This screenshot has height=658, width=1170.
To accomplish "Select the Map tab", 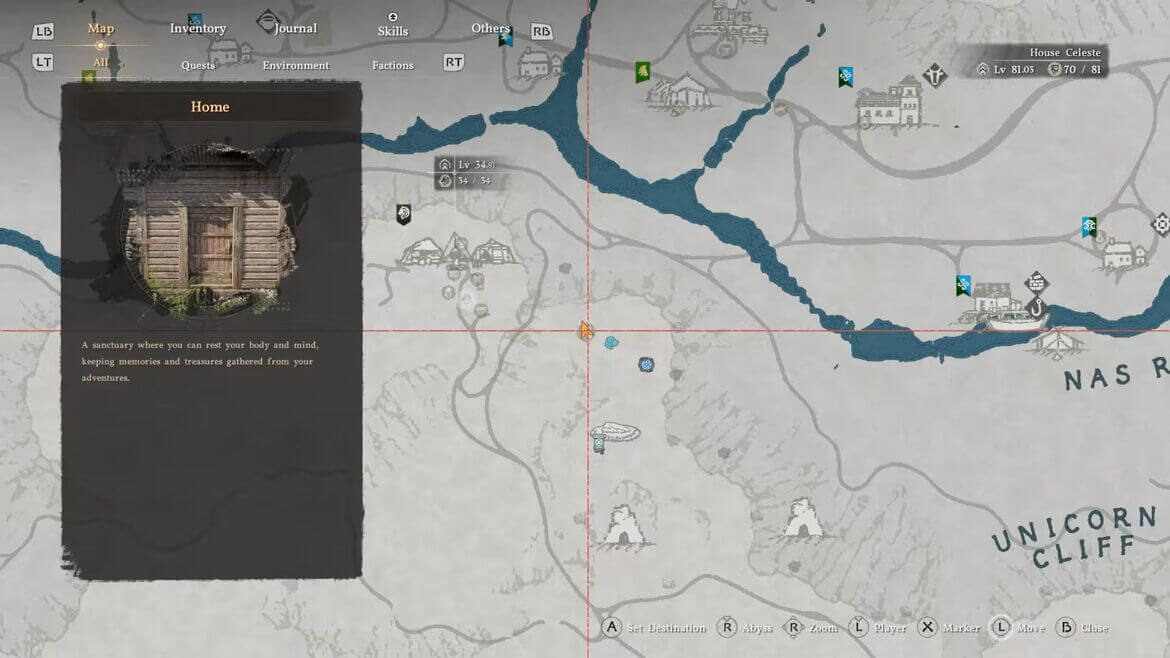I will (x=101, y=28).
